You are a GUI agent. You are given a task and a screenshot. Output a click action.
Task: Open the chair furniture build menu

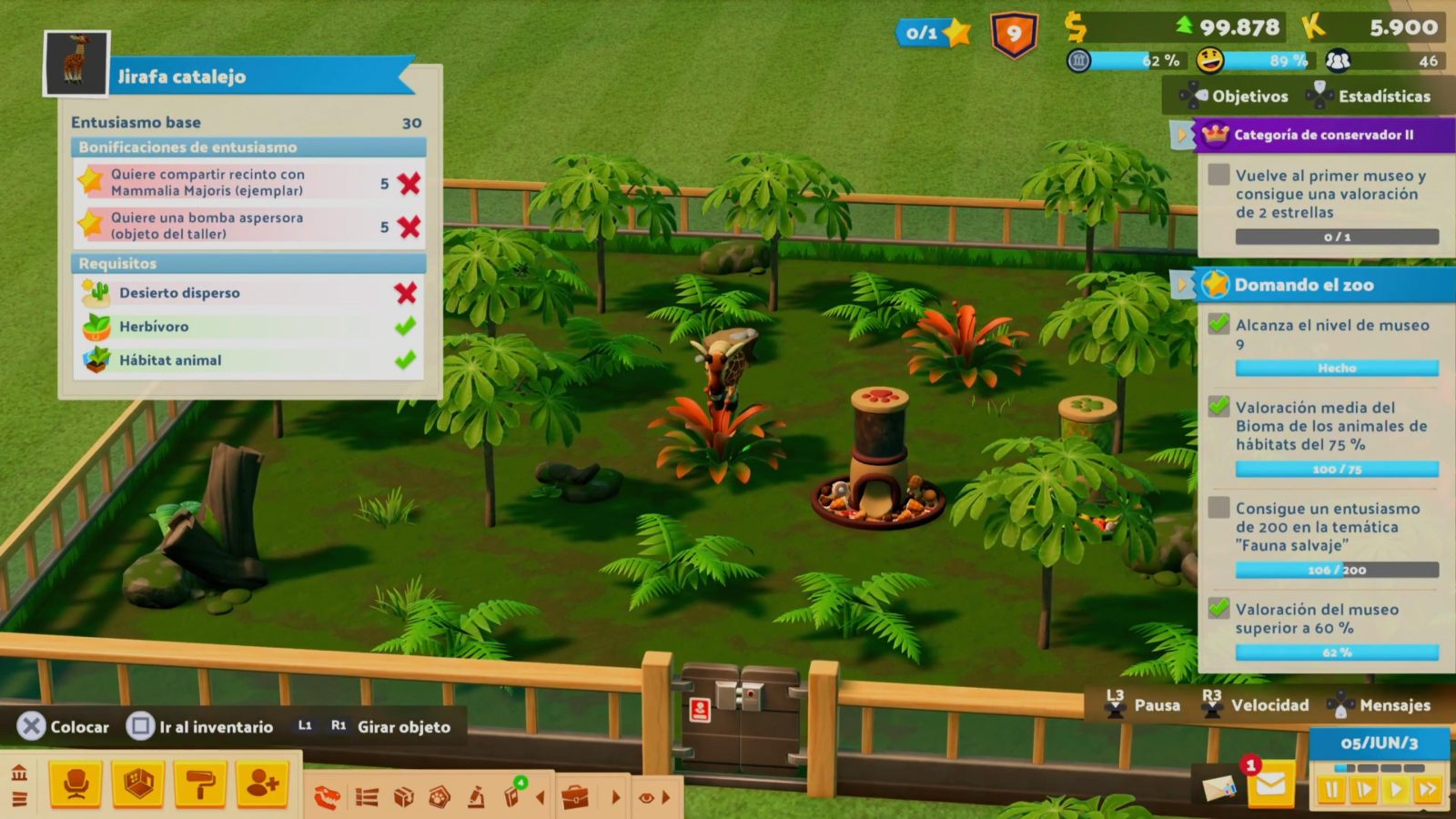coord(76,784)
